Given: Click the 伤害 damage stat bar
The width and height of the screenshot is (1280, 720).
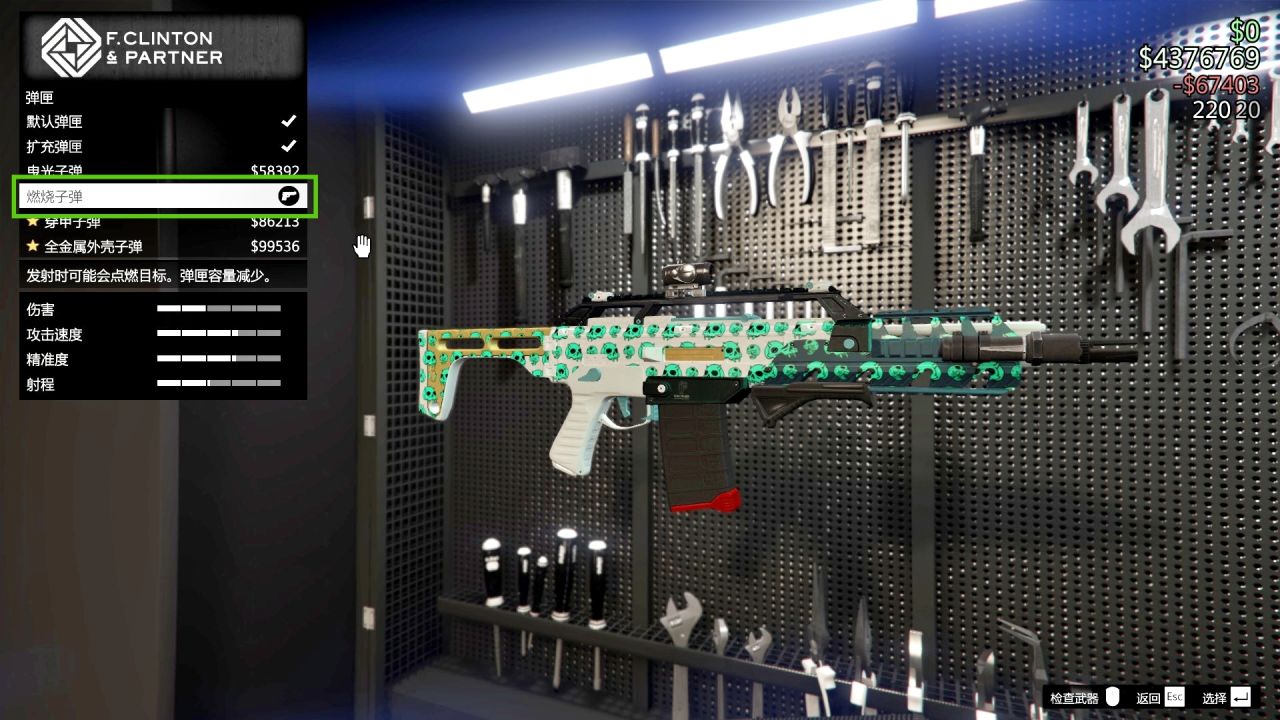Looking at the screenshot, I should point(220,308).
